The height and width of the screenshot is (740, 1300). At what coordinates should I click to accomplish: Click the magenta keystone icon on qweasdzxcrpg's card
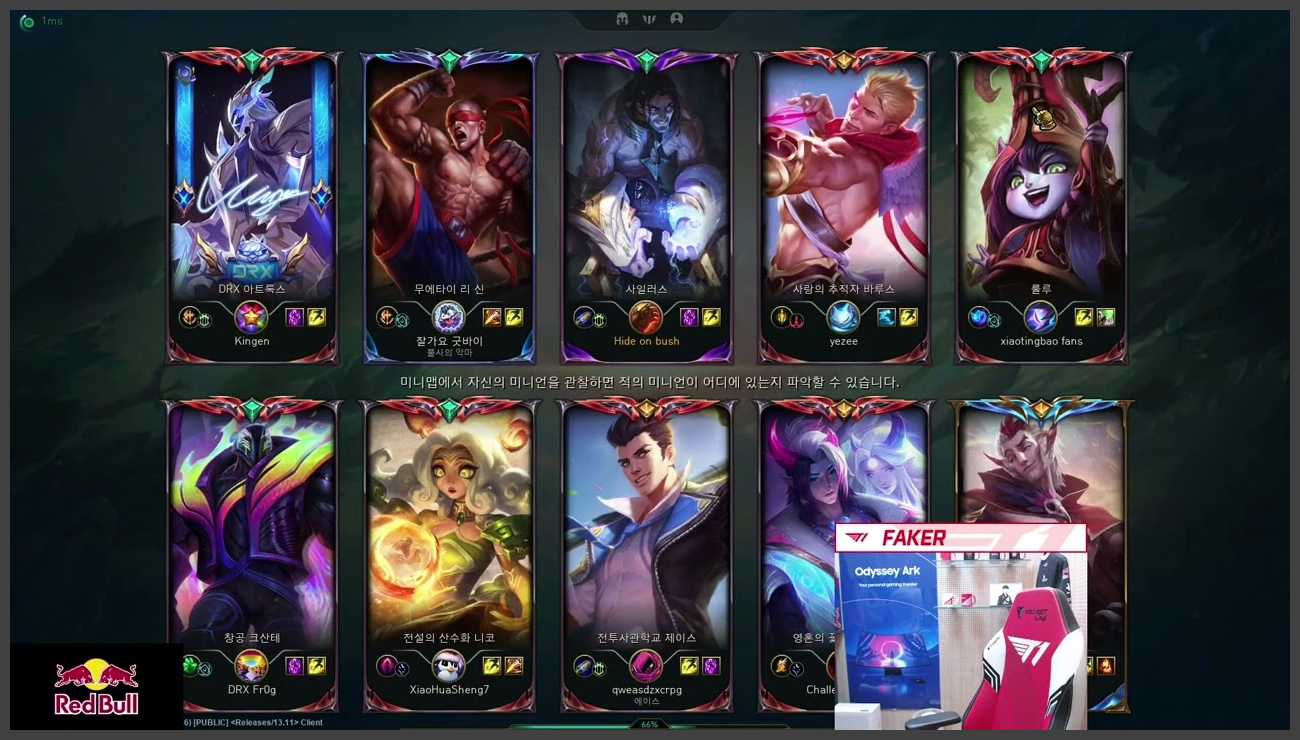[646, 665]
